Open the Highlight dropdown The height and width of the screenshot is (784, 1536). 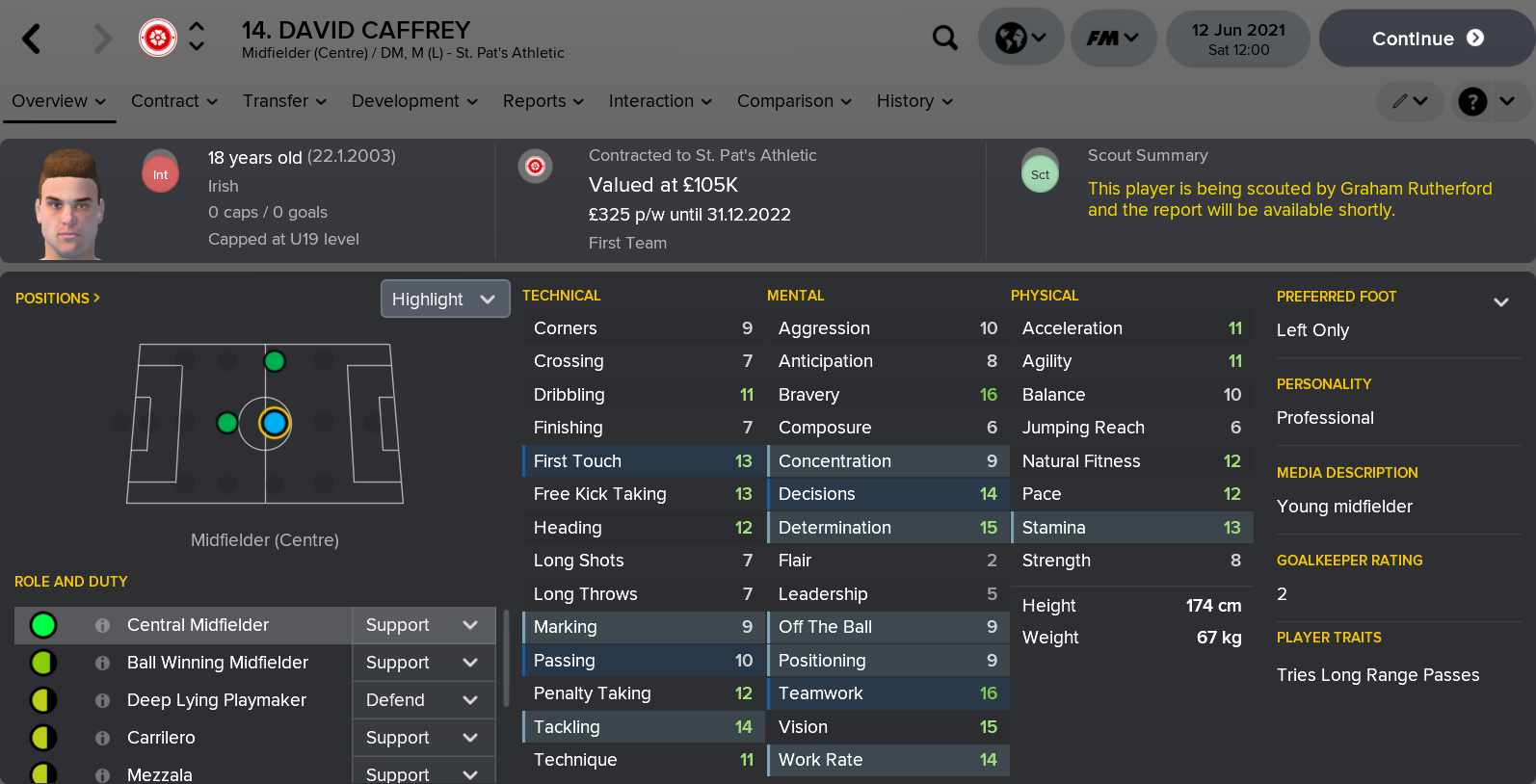[444, 300]
